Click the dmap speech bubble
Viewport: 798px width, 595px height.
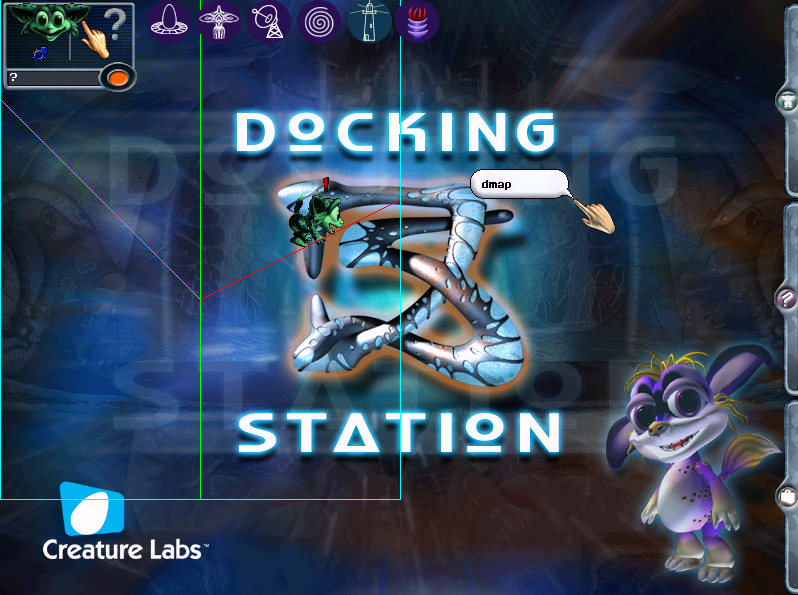(x=517, y=185)
